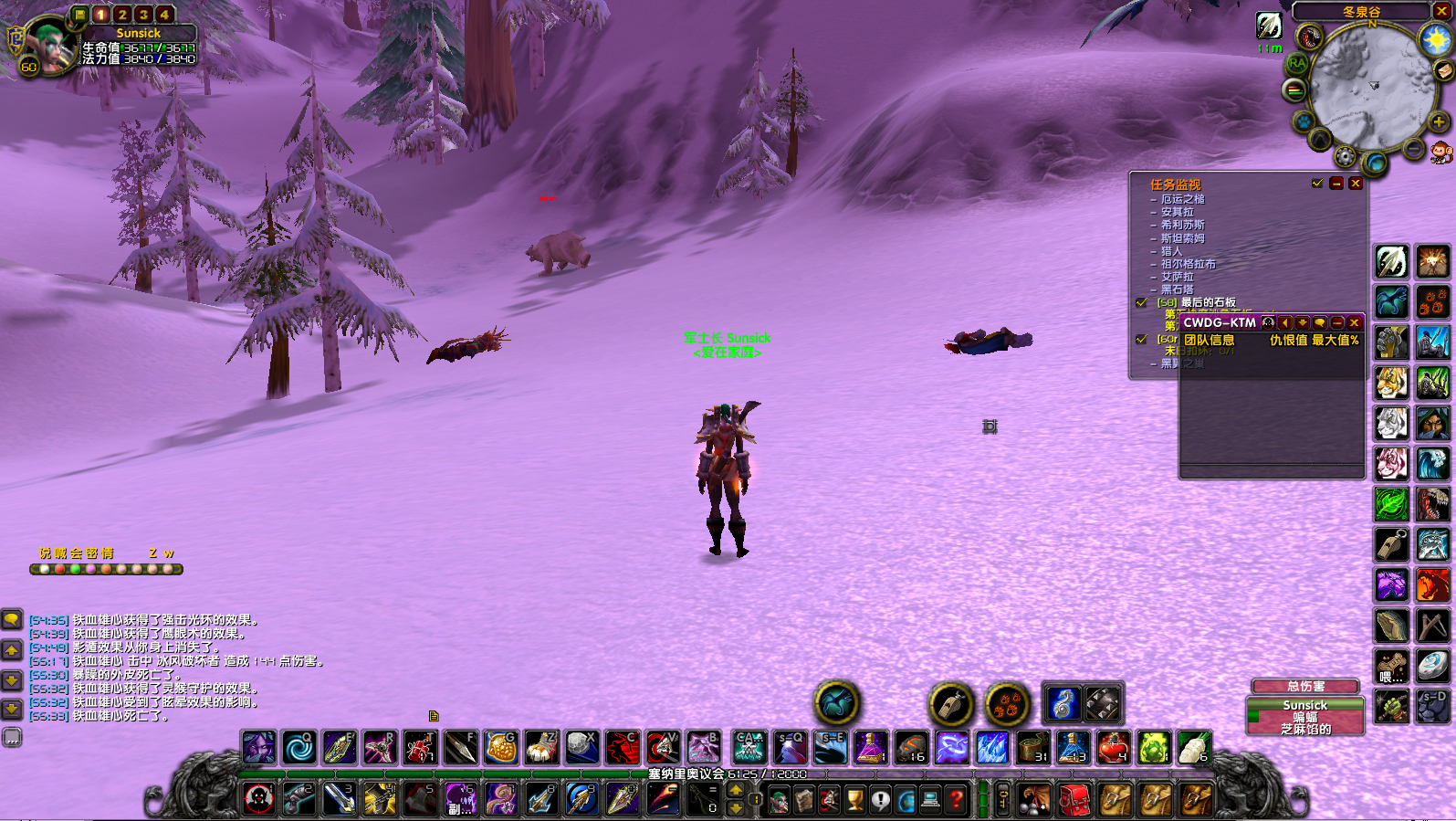Screen dimensions: 1456x821
Task: Click the 总伤害 damage meter header
Action: [1305, 686]
